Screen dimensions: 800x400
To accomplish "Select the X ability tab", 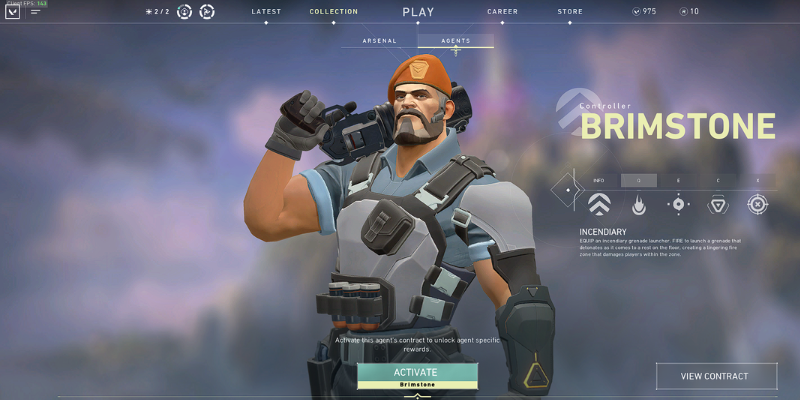I will 758,180.
